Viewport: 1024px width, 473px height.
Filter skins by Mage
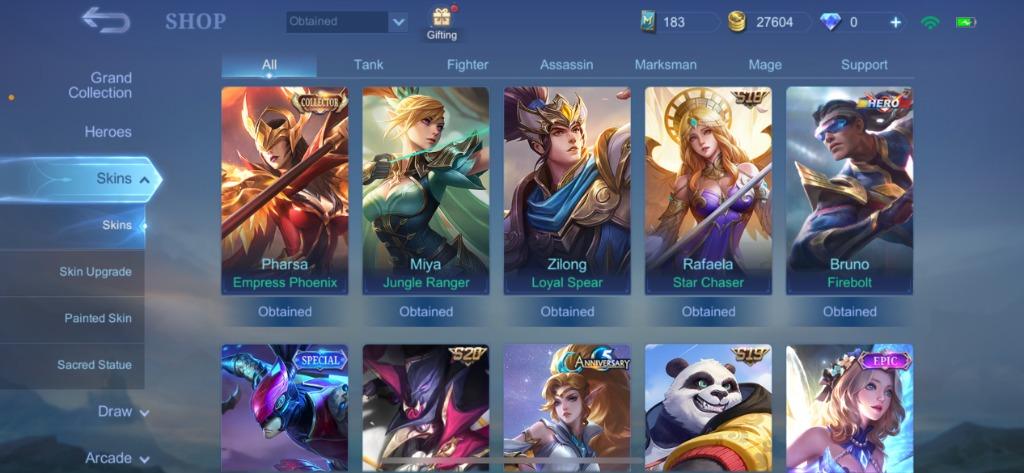tap(765, 65)
